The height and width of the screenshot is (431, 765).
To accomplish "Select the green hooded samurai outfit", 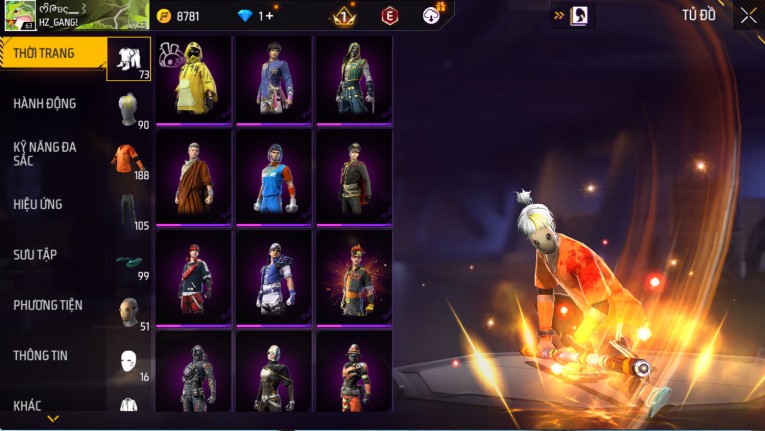I will pyautogui.click(x=353, y=79).
